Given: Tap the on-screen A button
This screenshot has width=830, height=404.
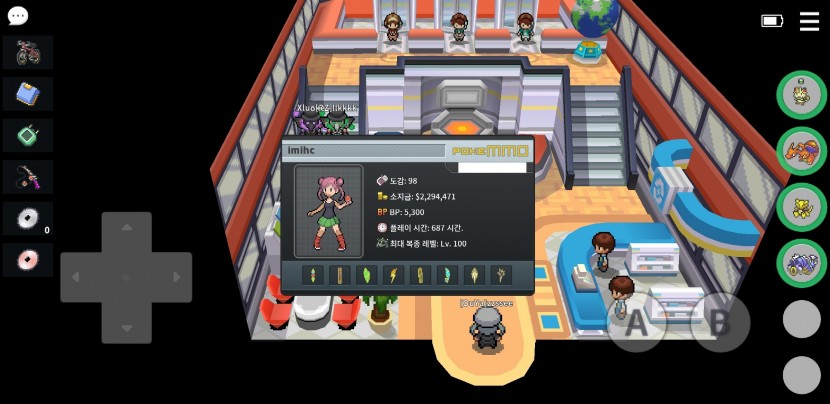Looking at the screenshot, I should point(637,322).
